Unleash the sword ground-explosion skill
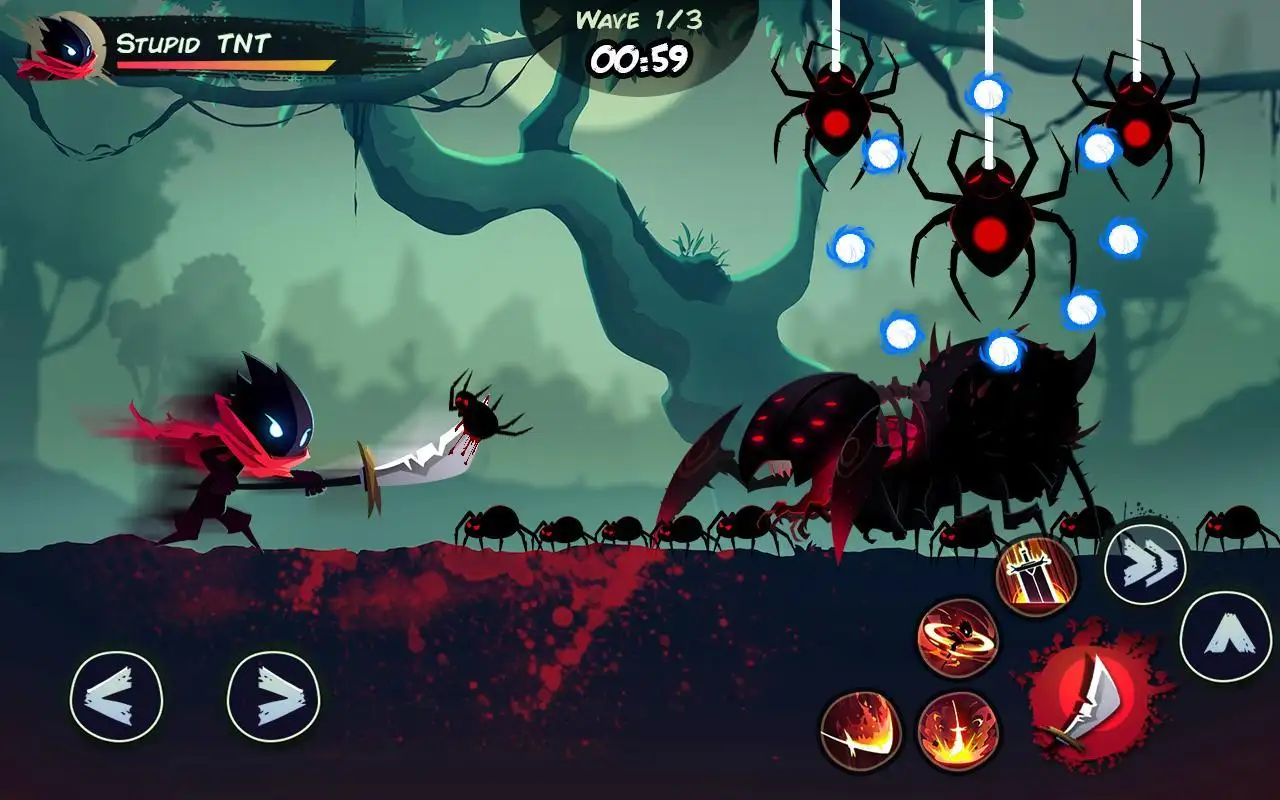 957,731
